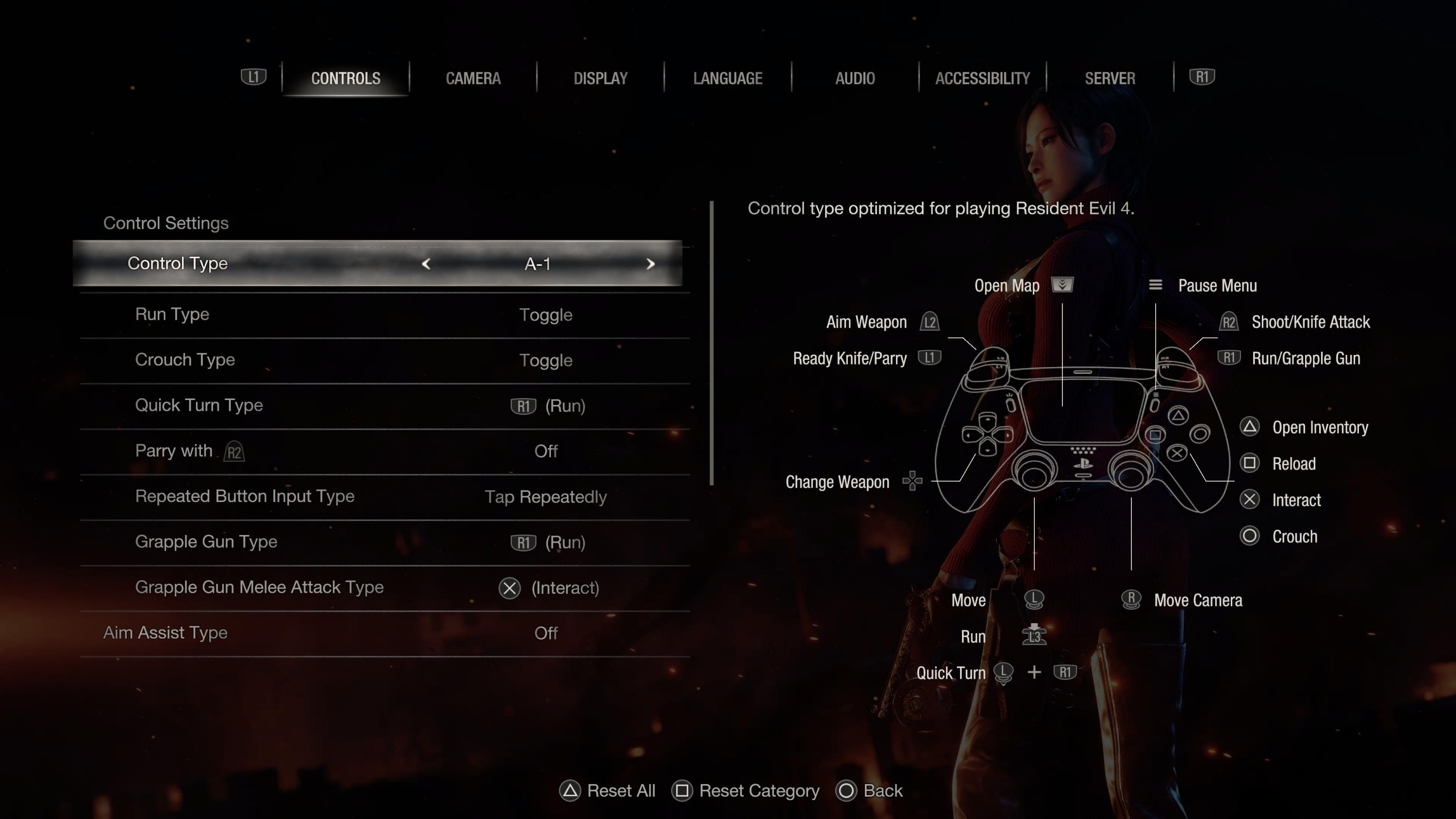Toggle the Parry with R2 setting
The height and width of the screenshot is (819, 1456).
click(x=384, y=451)
